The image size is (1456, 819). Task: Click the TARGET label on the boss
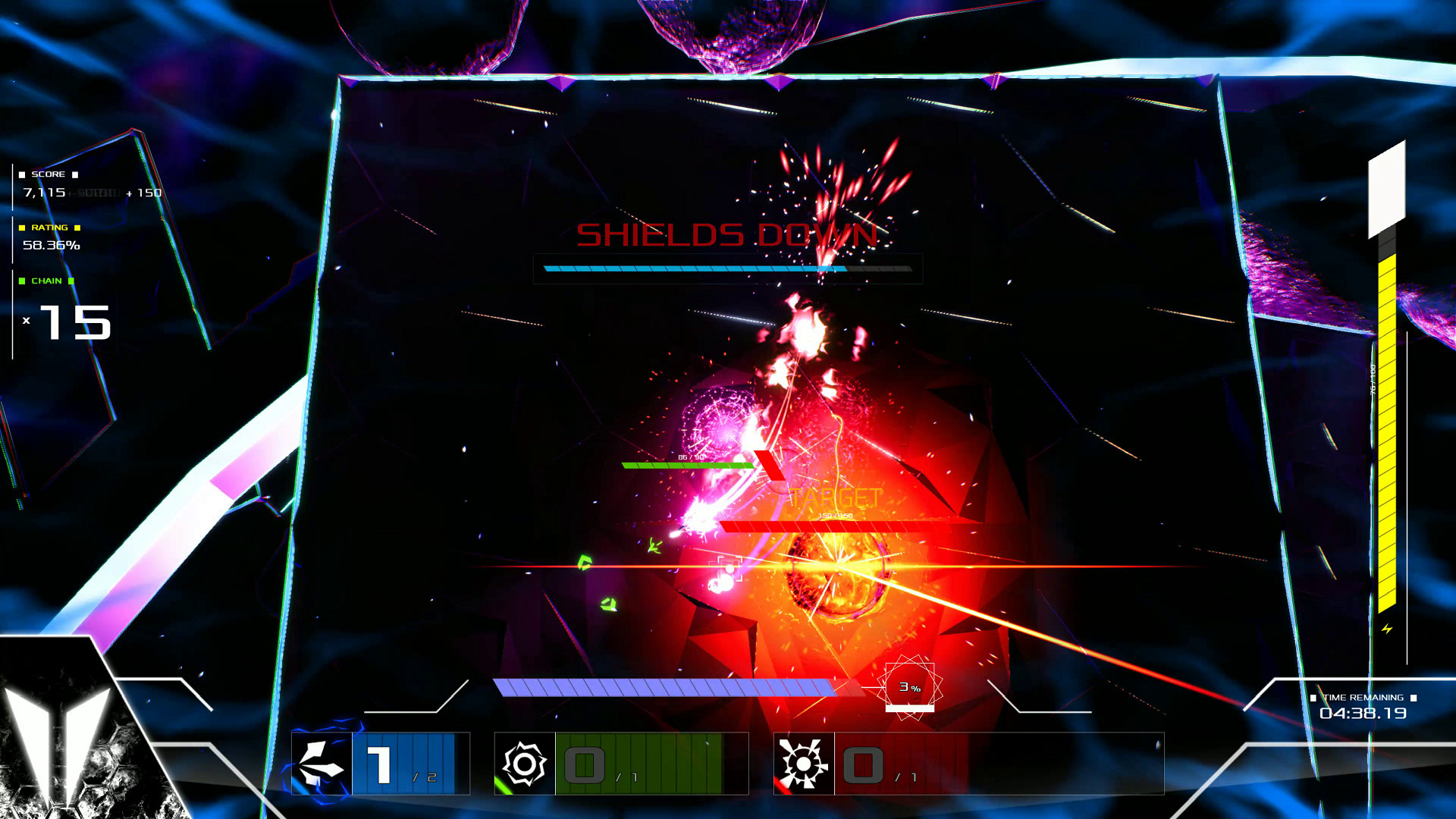(834, 498)
